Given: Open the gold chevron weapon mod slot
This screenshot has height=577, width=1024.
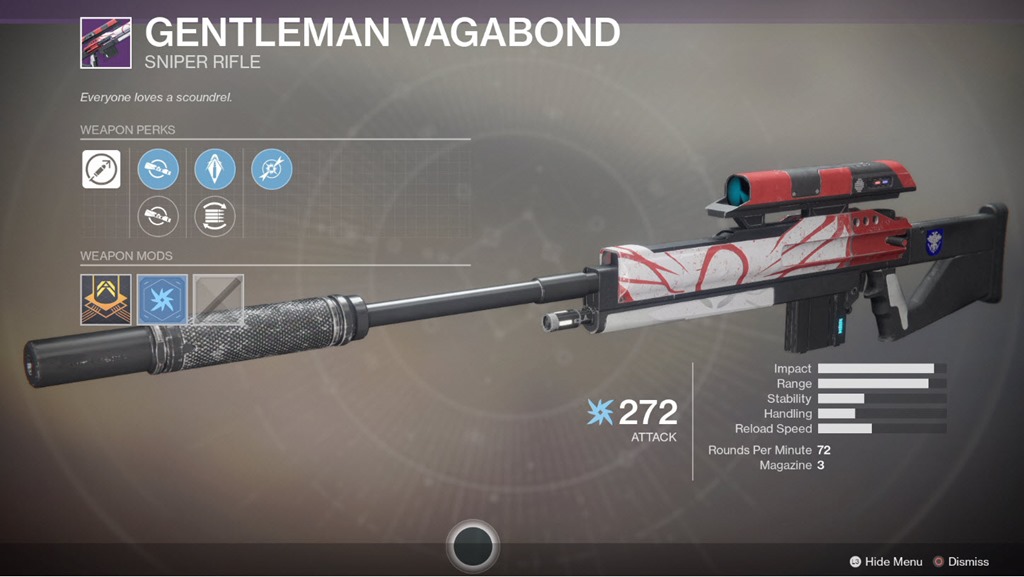Looking at the screenshot, I should coord(106,300).
